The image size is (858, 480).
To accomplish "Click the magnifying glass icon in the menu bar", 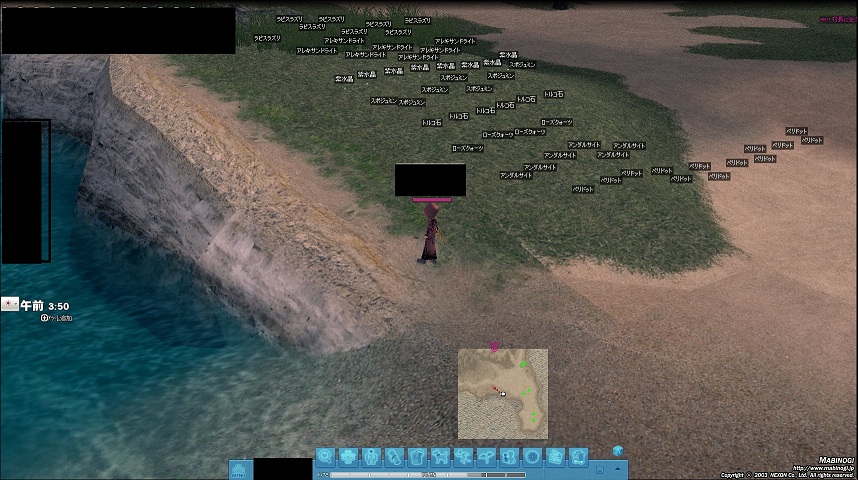I will click(x=326, y=457).
